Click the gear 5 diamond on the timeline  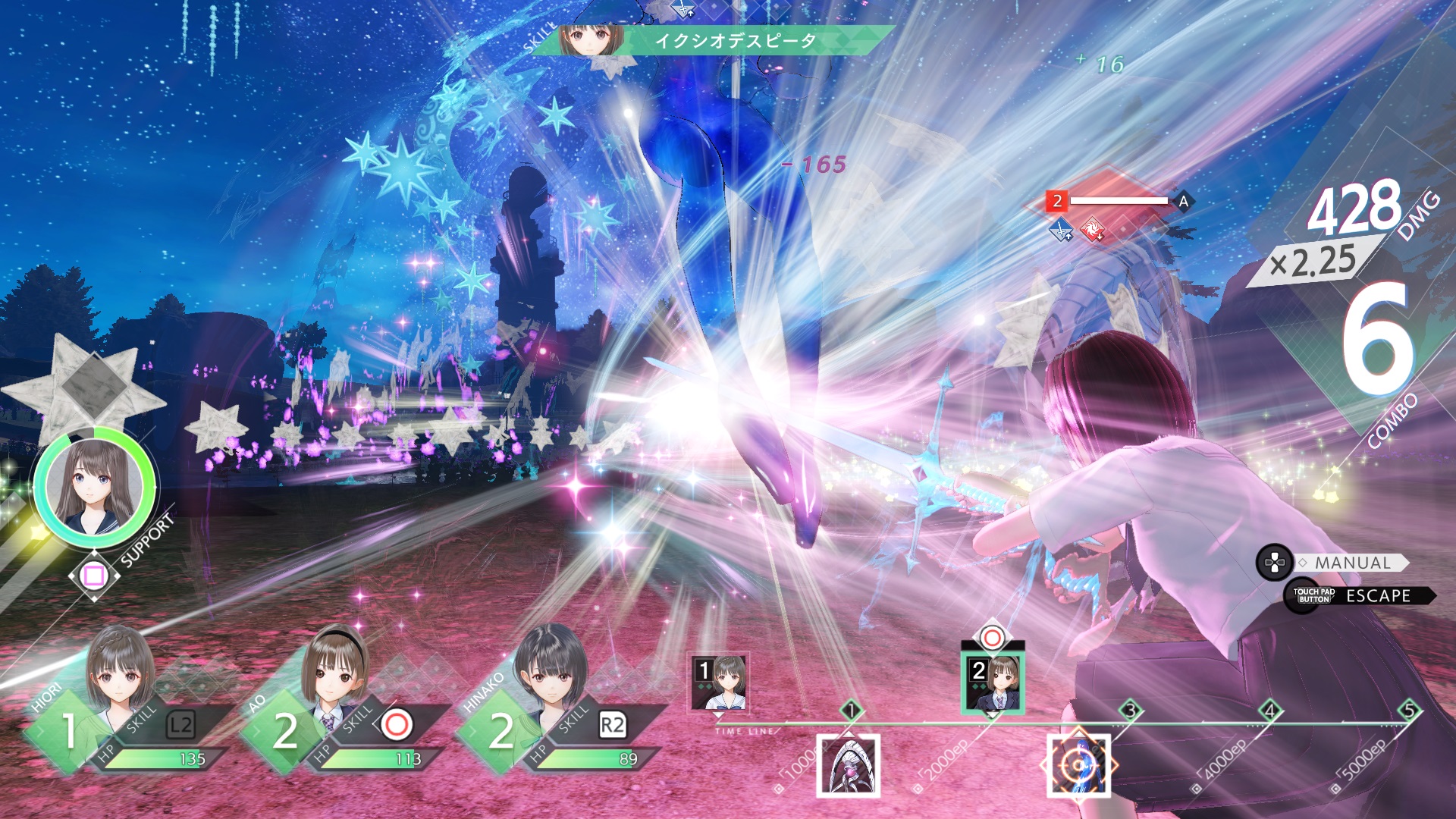tap(1409, 711)
